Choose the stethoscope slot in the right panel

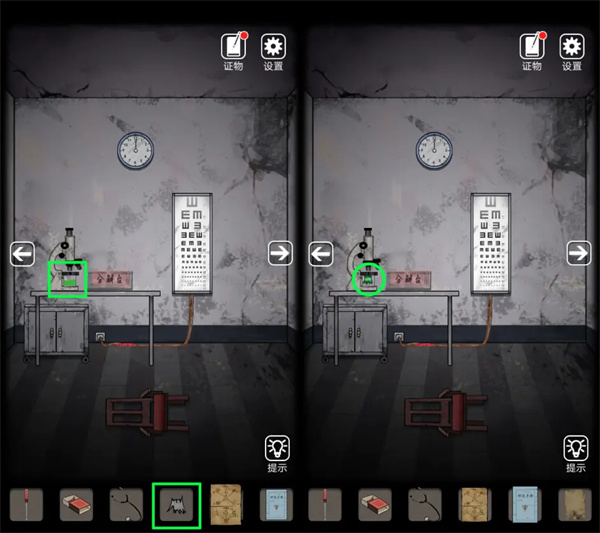425,505
